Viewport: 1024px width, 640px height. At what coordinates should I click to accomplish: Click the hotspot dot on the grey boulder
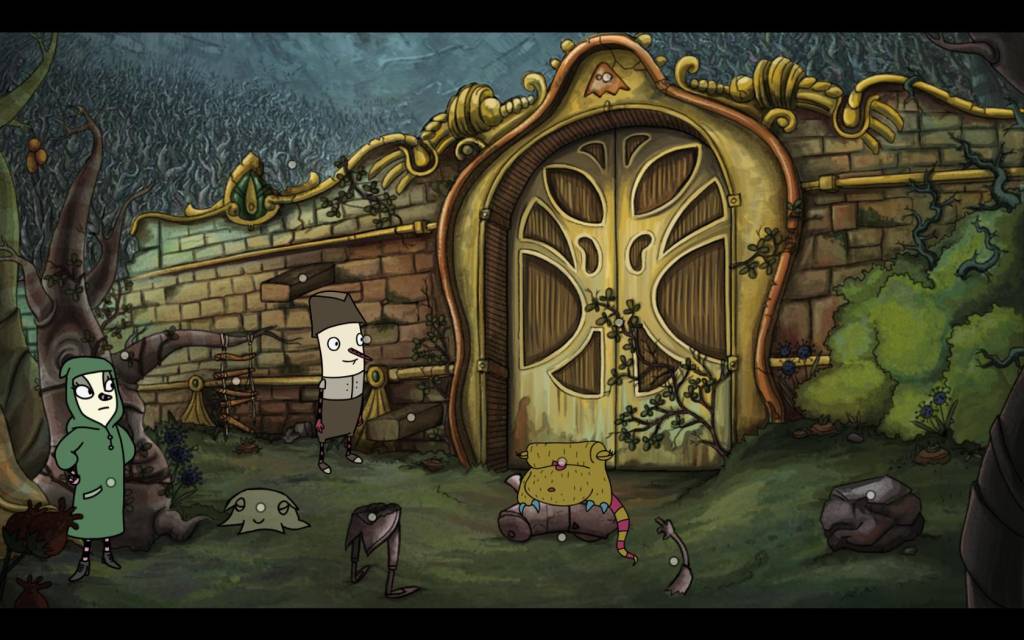point(870,494)
